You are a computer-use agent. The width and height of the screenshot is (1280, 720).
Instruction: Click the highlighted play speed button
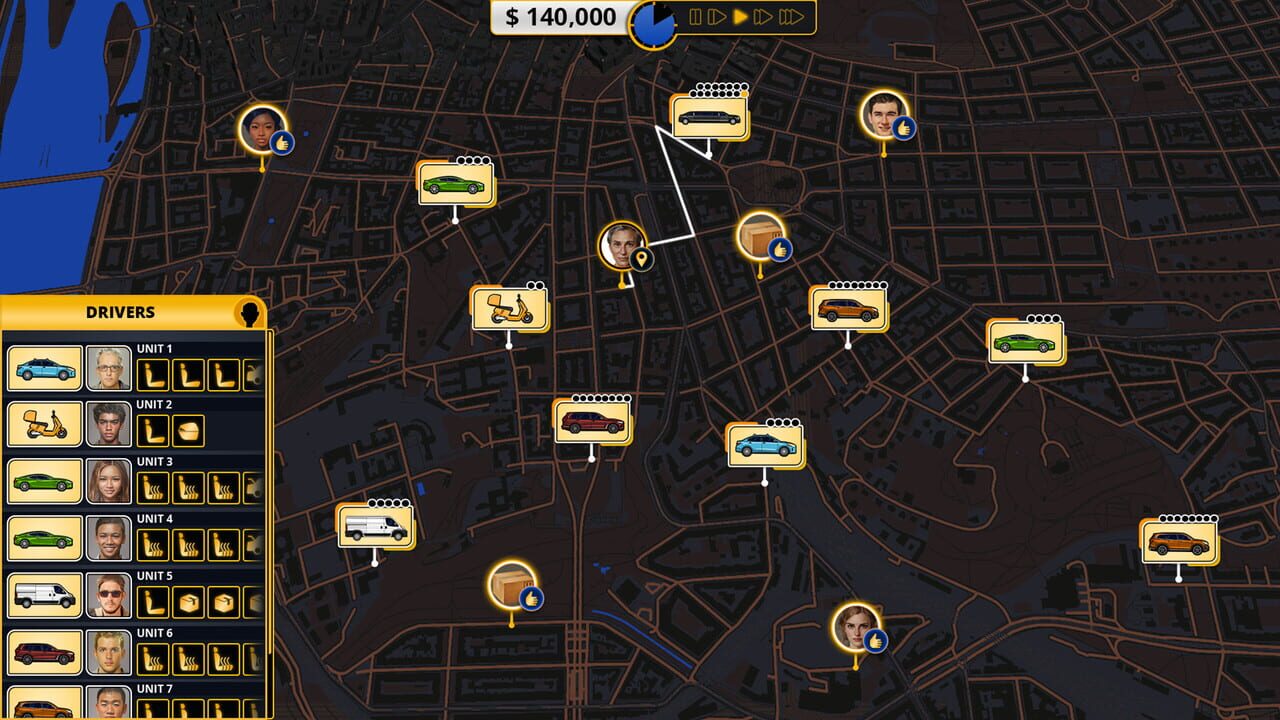[738, 16]
